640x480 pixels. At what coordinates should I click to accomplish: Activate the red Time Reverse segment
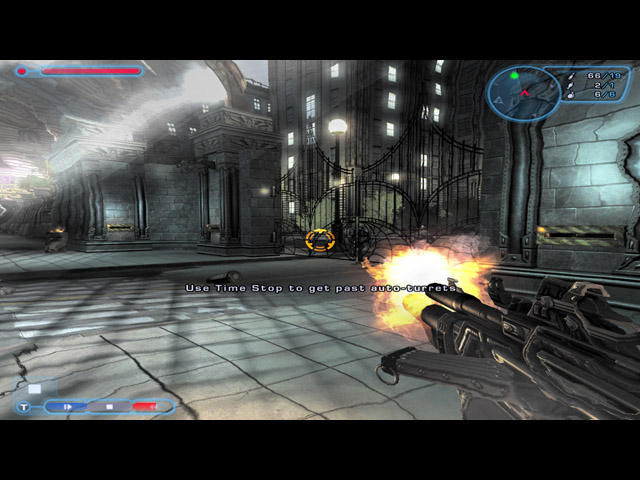(x=146, y=407)
